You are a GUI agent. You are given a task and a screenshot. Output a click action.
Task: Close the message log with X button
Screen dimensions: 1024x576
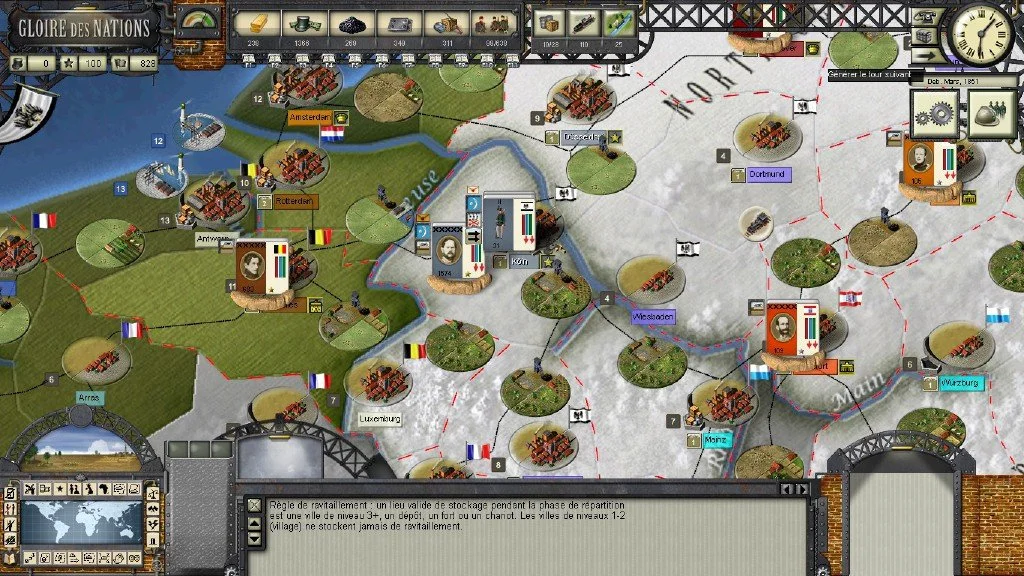[254, 506]
